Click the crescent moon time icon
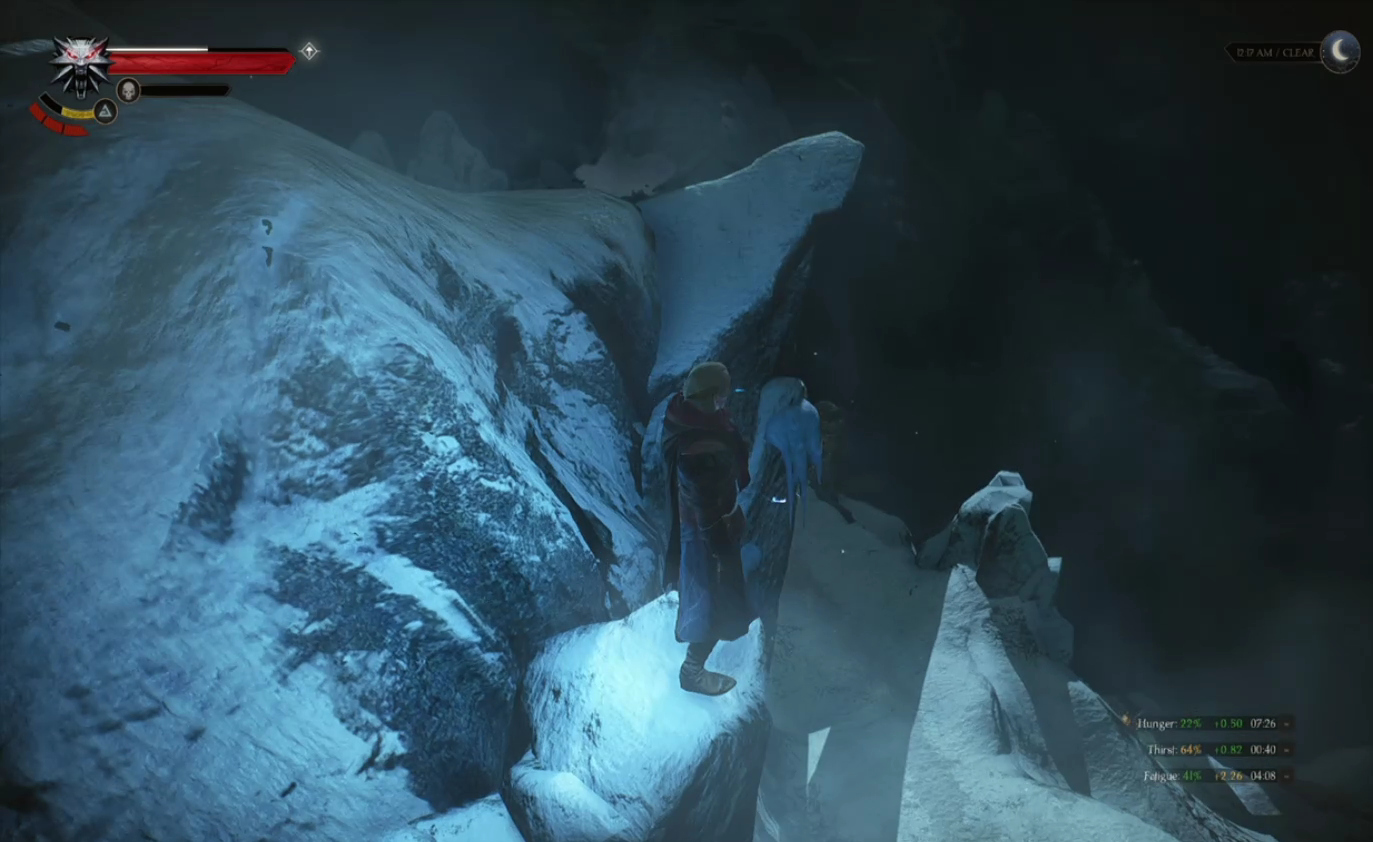Image resolution: width=1373 pixels, height=842 pixels. [x=1340, y=51]
